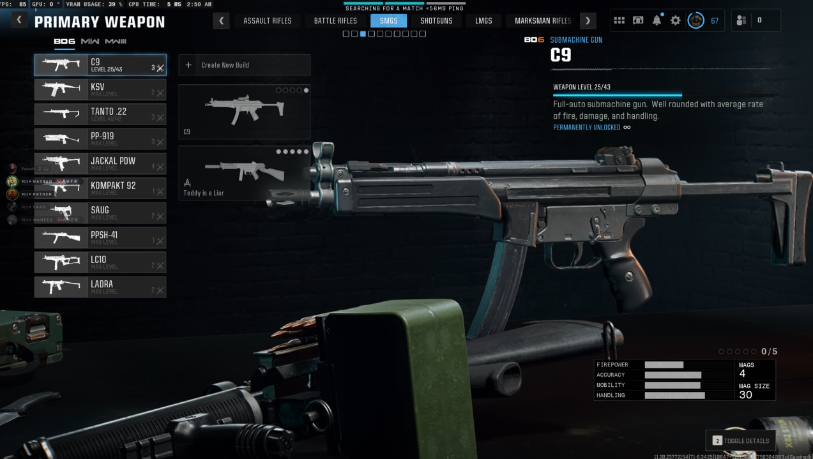Open the notifications bell
Viewport: 813px width, 459px height.
(657, 20)
